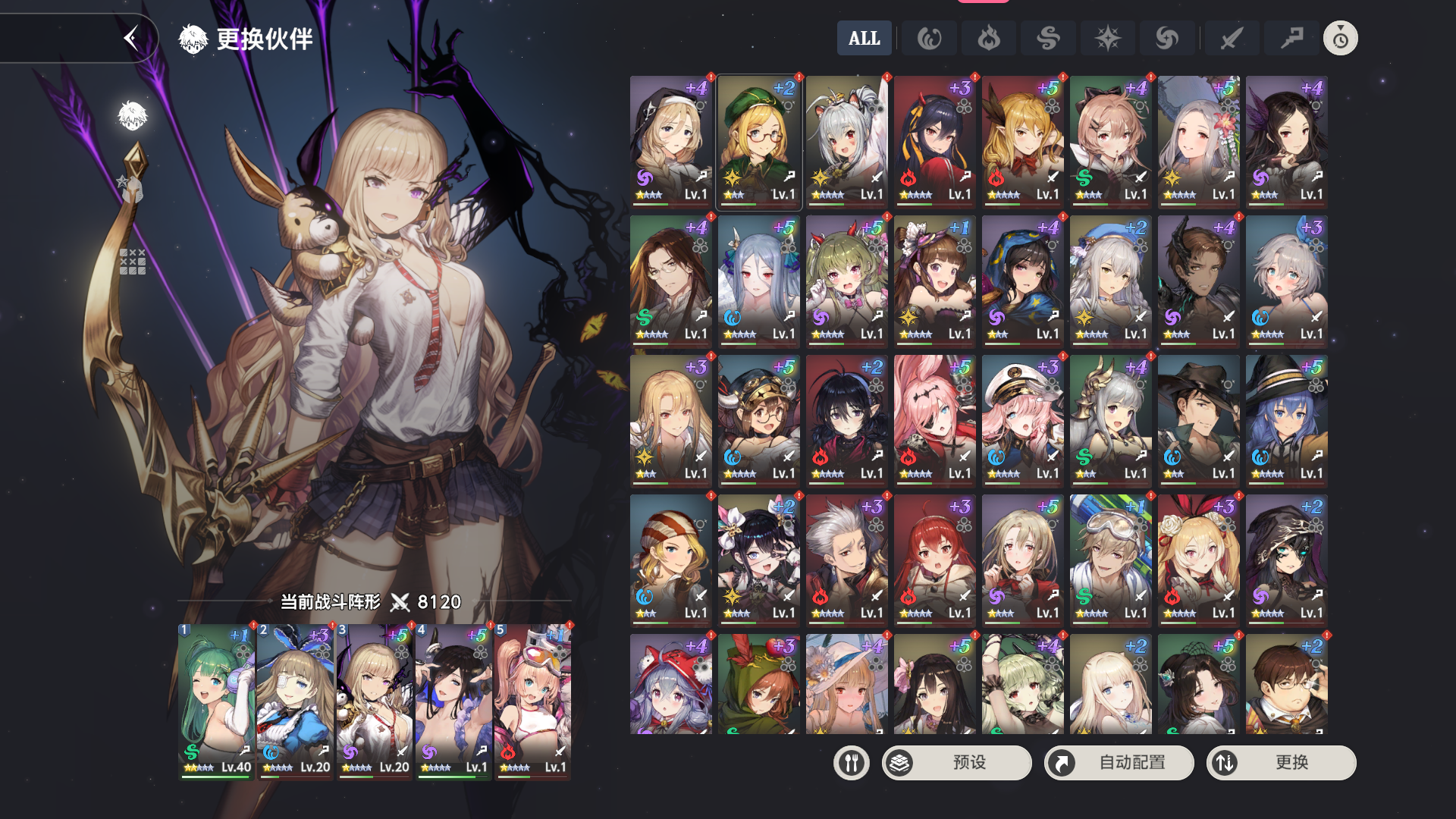Screen dimensions: 1456x819
Task: Activate 自动配置 auto-configure
Action: [x=1119, y=762]
